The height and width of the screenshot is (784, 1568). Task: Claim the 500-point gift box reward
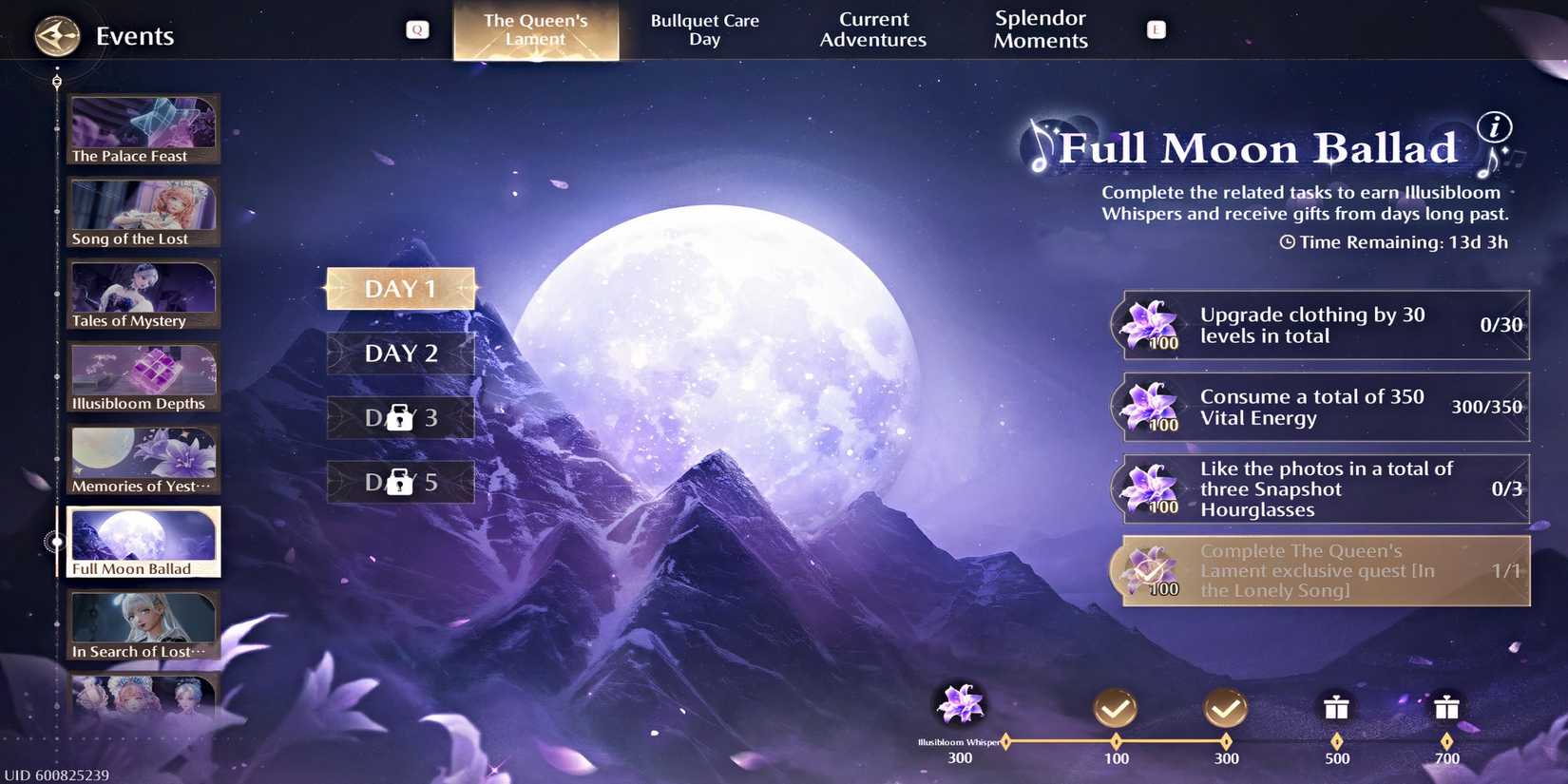pos(1337,708)
